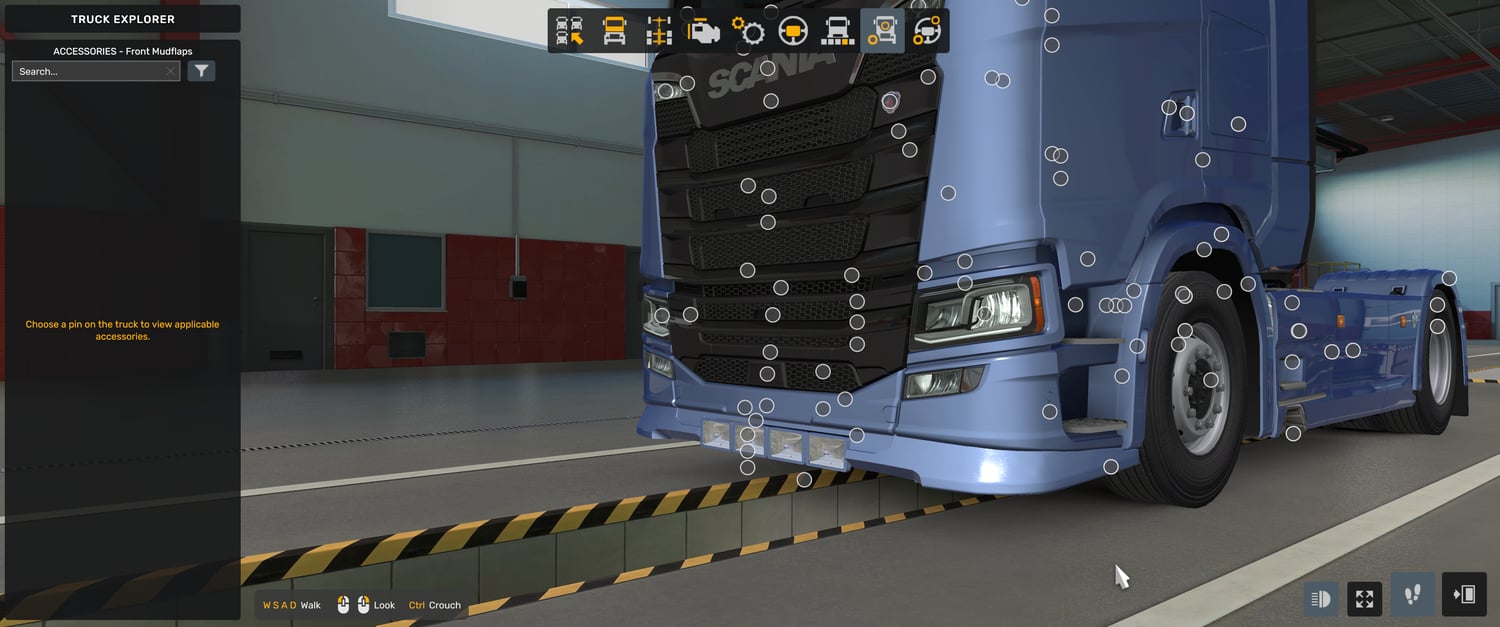Open the truck selection icon with cursor
The height and width of the screenshot is (627, 1500).
[x=570, y=31]
